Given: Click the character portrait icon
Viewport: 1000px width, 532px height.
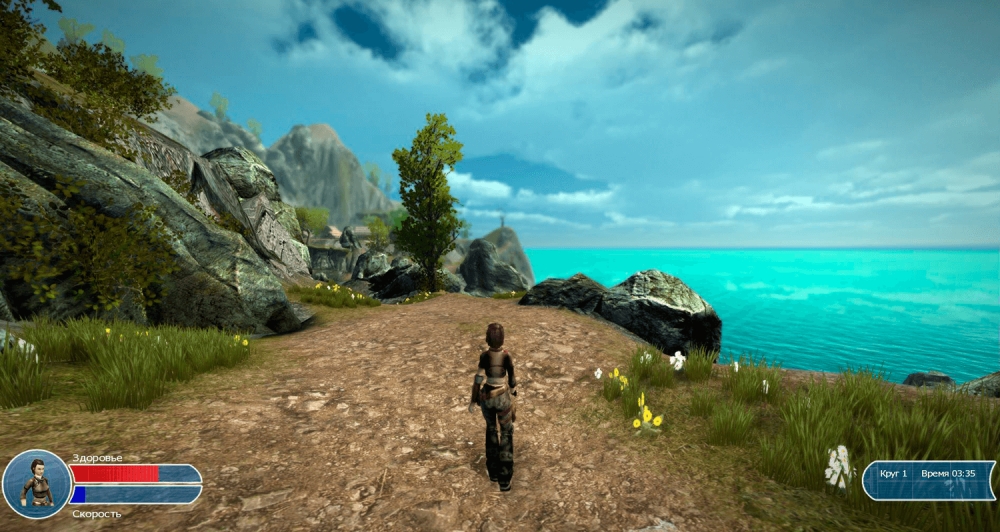Looking at the screenshot, I should [37, 483].
